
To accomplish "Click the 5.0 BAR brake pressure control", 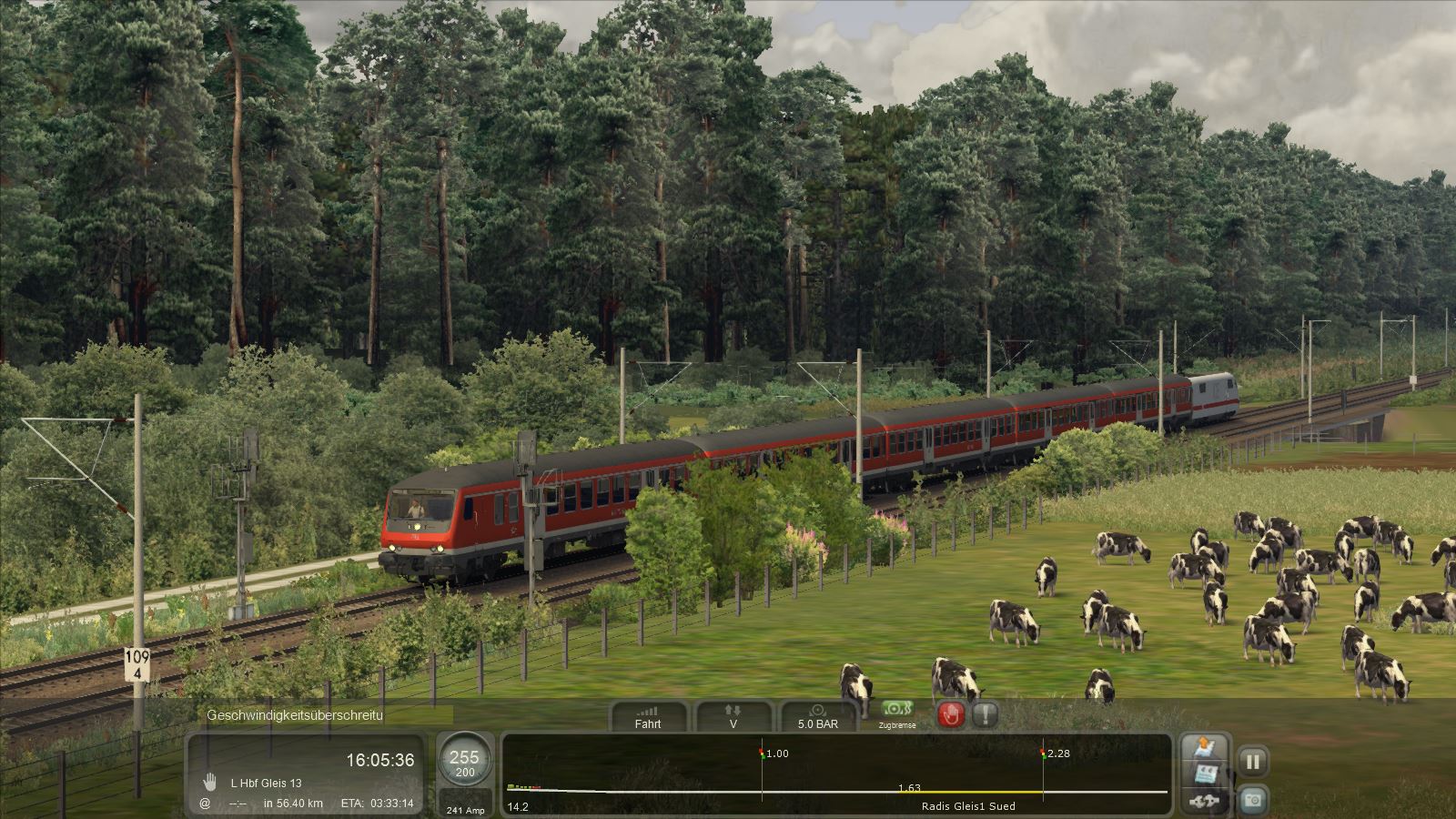I will point(817,717).
